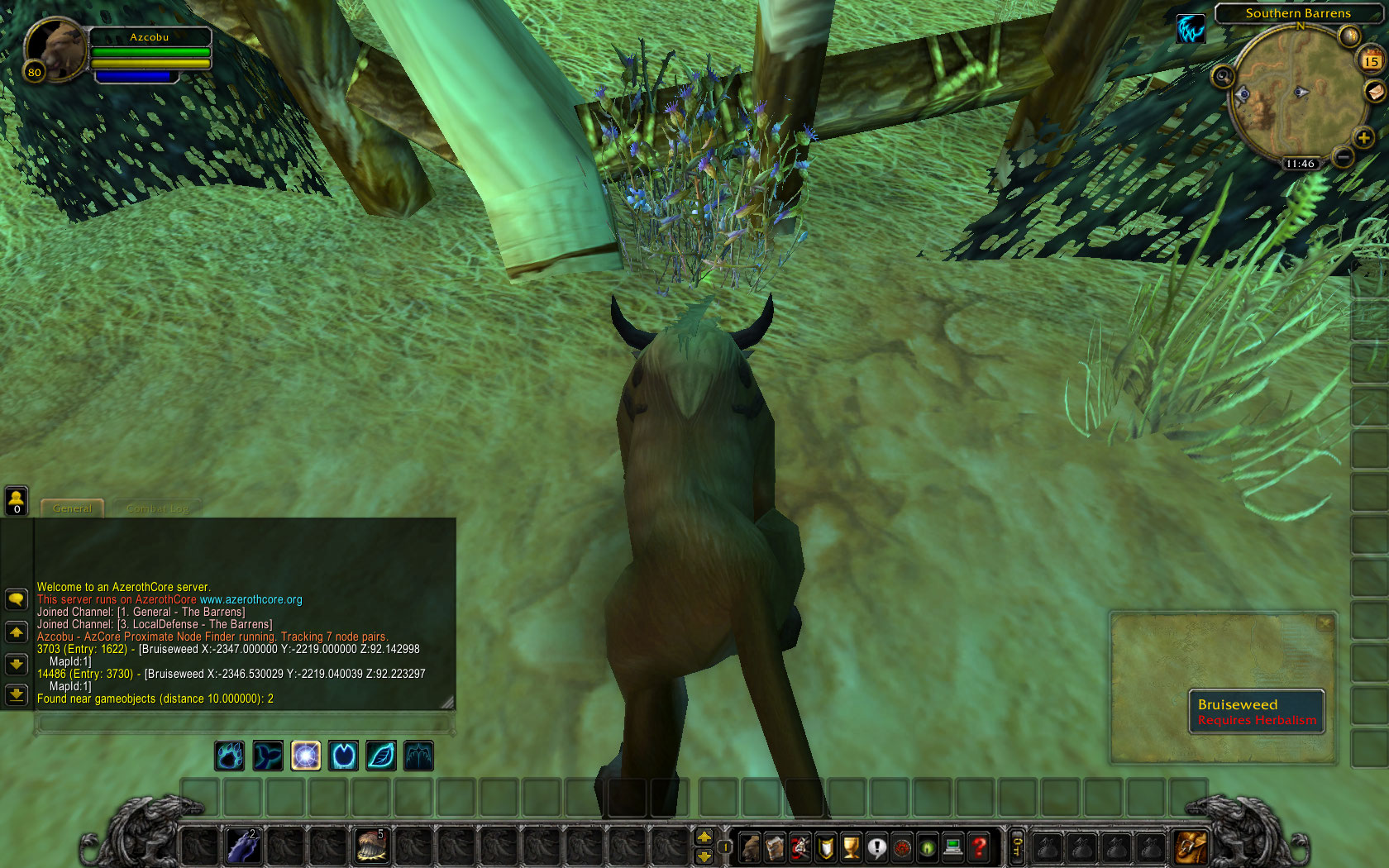Activate the Flight Form shapeshift icon
1389x868 pixels.
(x=418, y=756)
